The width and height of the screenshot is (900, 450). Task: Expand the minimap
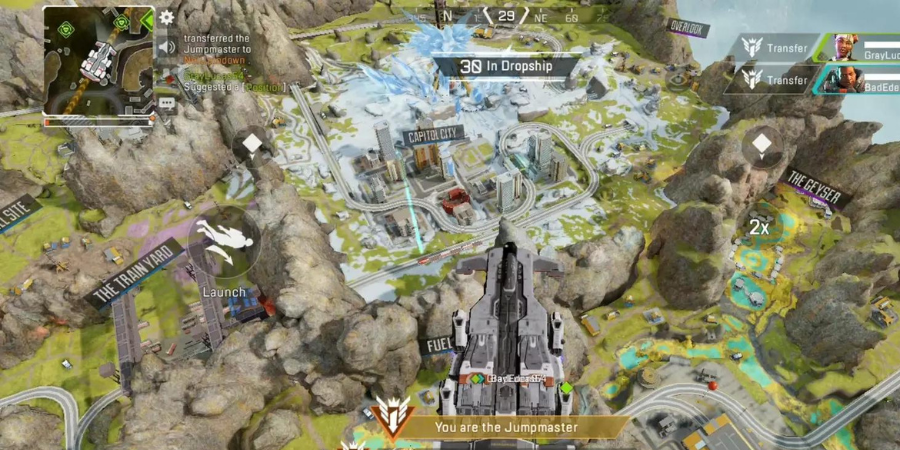click(98, 65)
